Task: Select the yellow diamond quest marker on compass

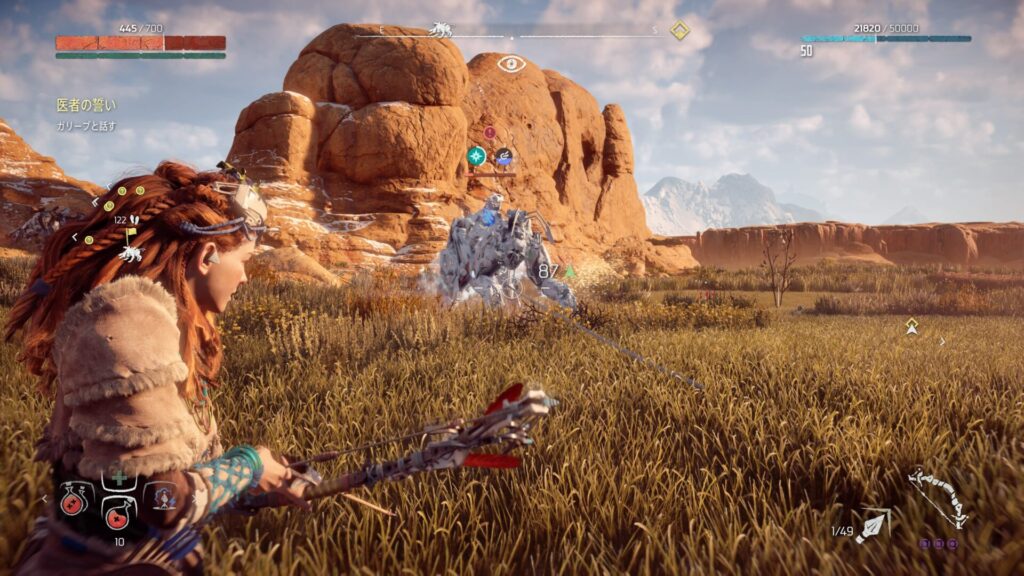Action: click(679, 31)
